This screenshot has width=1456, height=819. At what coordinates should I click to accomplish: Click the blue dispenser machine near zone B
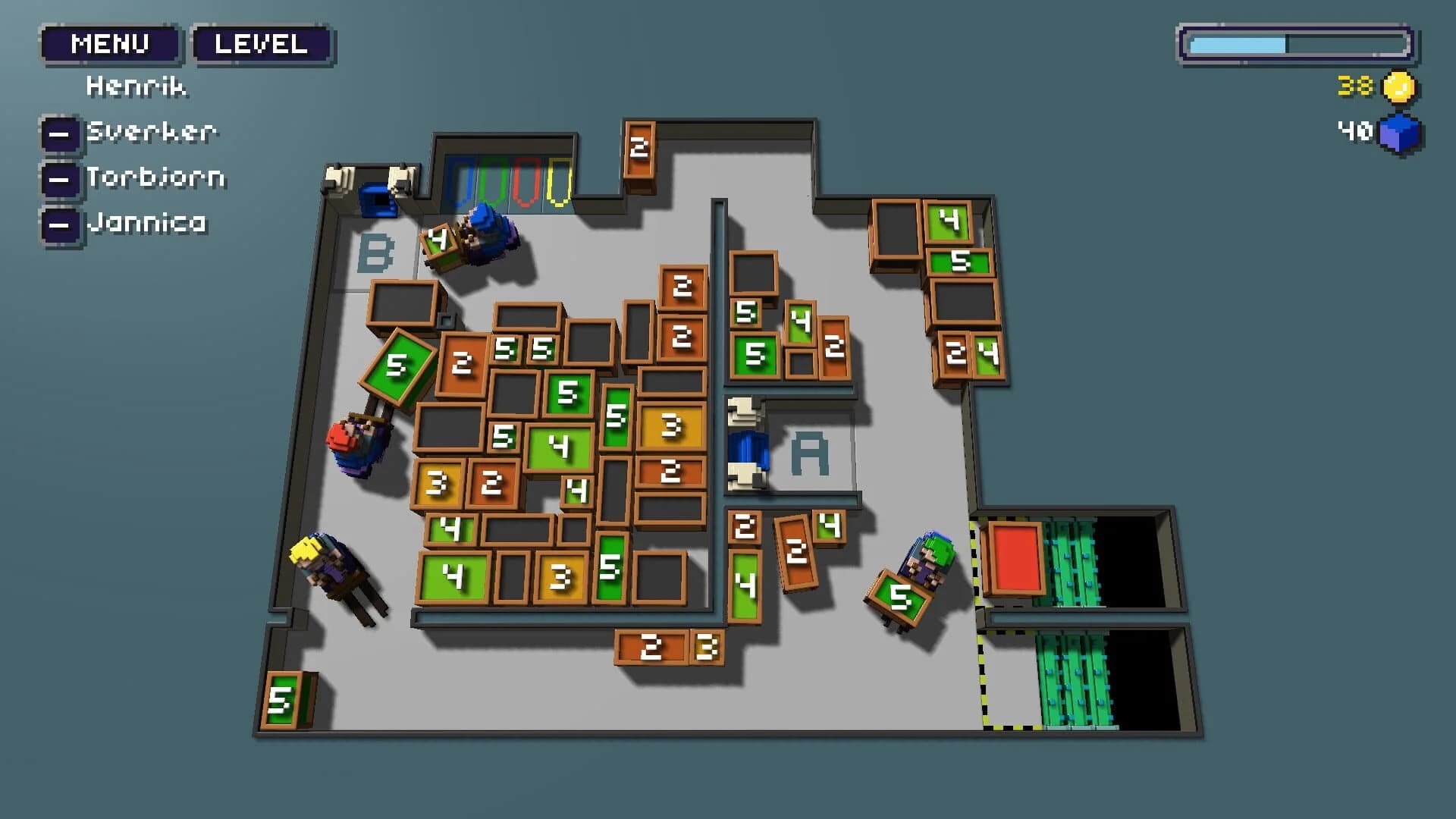(375, 199)
